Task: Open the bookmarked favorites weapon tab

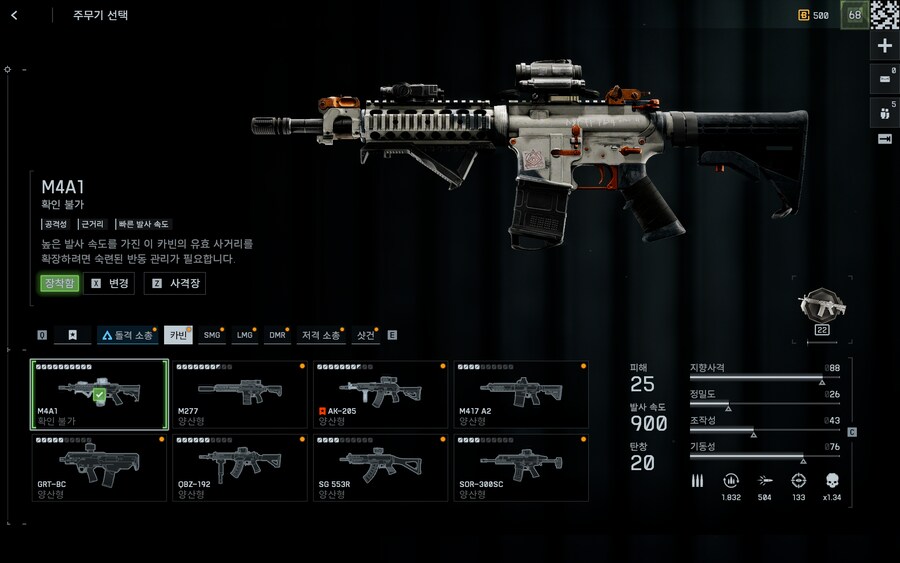Action: tap(72, 335)
